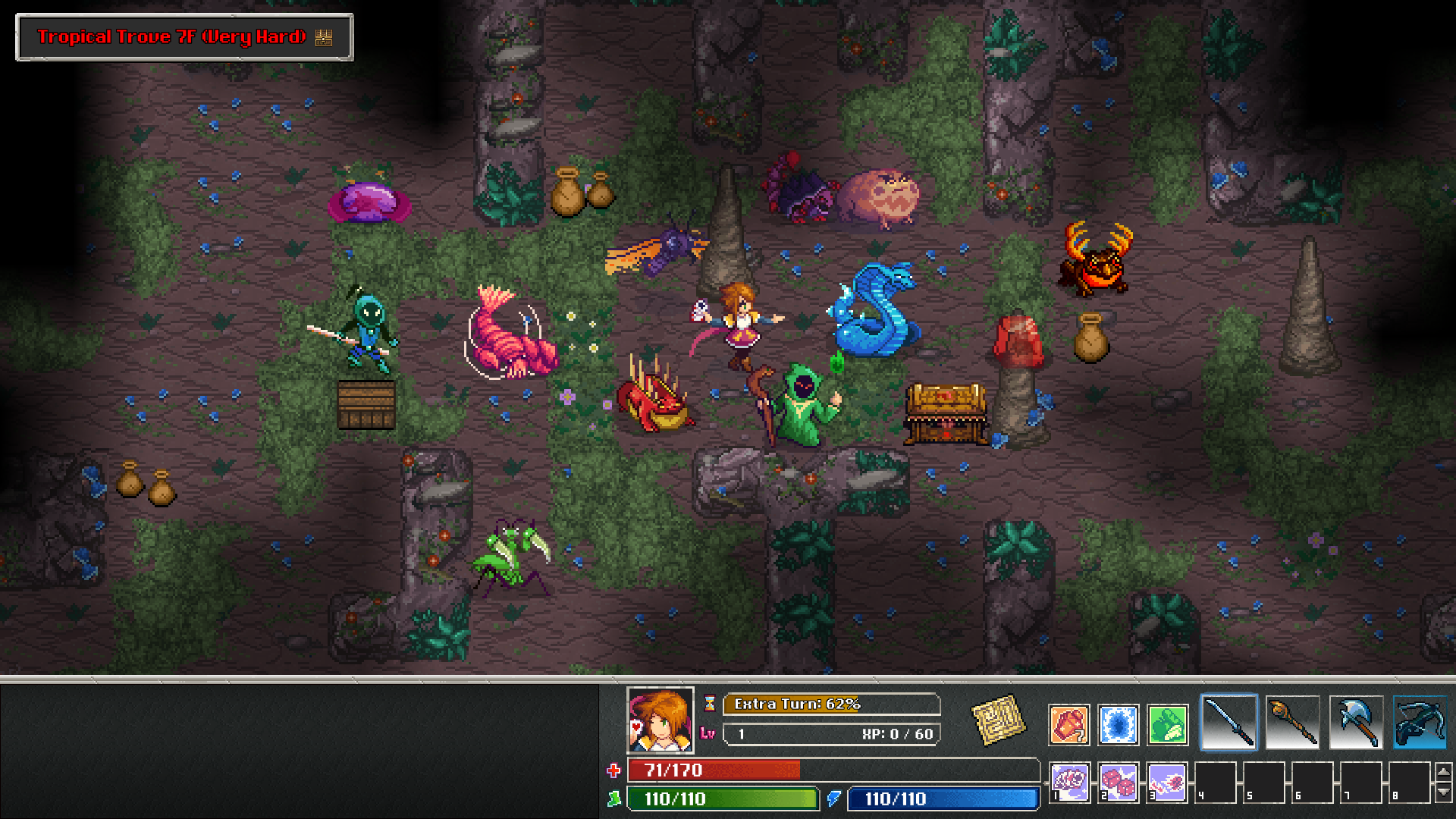Select the crossbow weapon slot

pyautogui.click(x=1418, y=722)
